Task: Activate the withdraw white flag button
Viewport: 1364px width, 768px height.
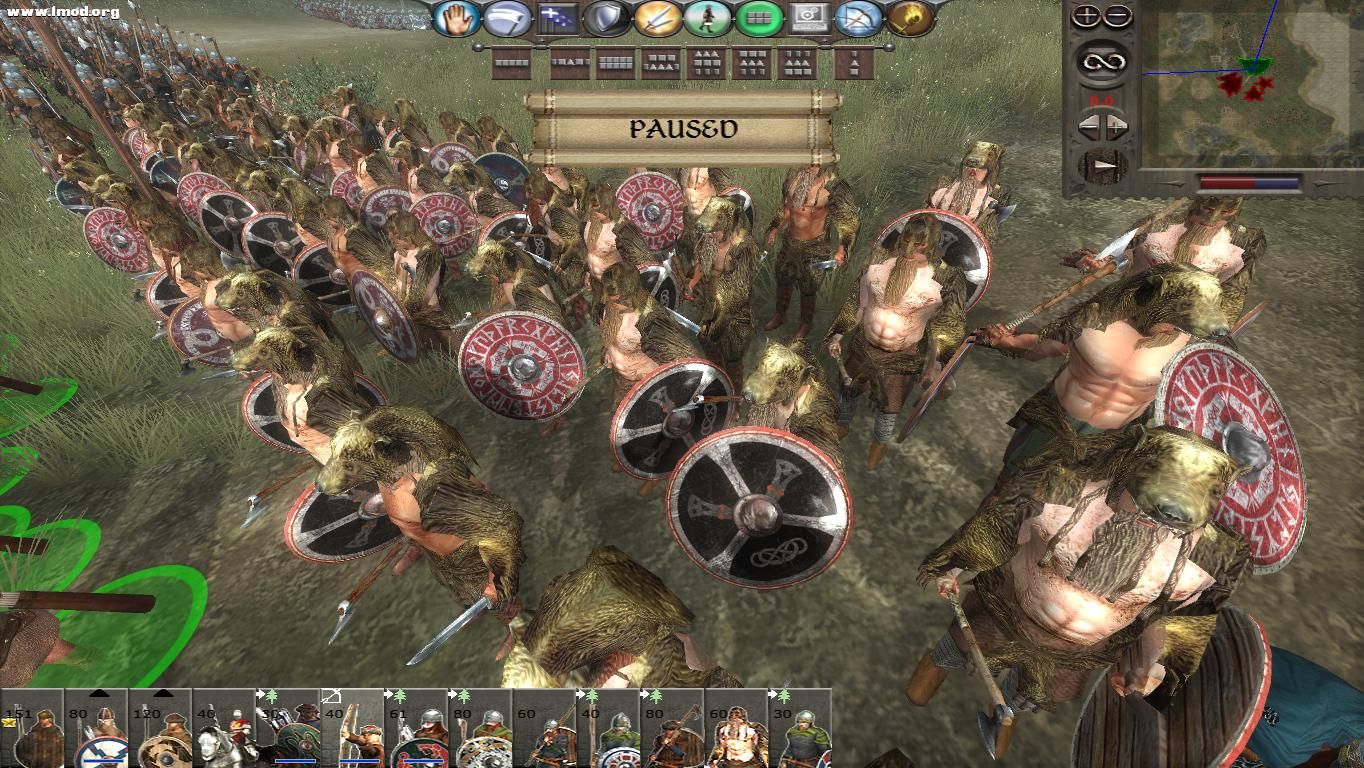Action: [506, 18]
